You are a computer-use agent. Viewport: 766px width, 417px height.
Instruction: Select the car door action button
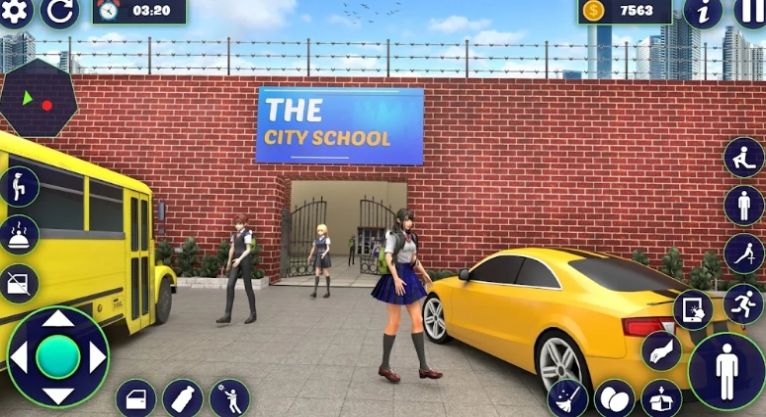tap(135, 398)
